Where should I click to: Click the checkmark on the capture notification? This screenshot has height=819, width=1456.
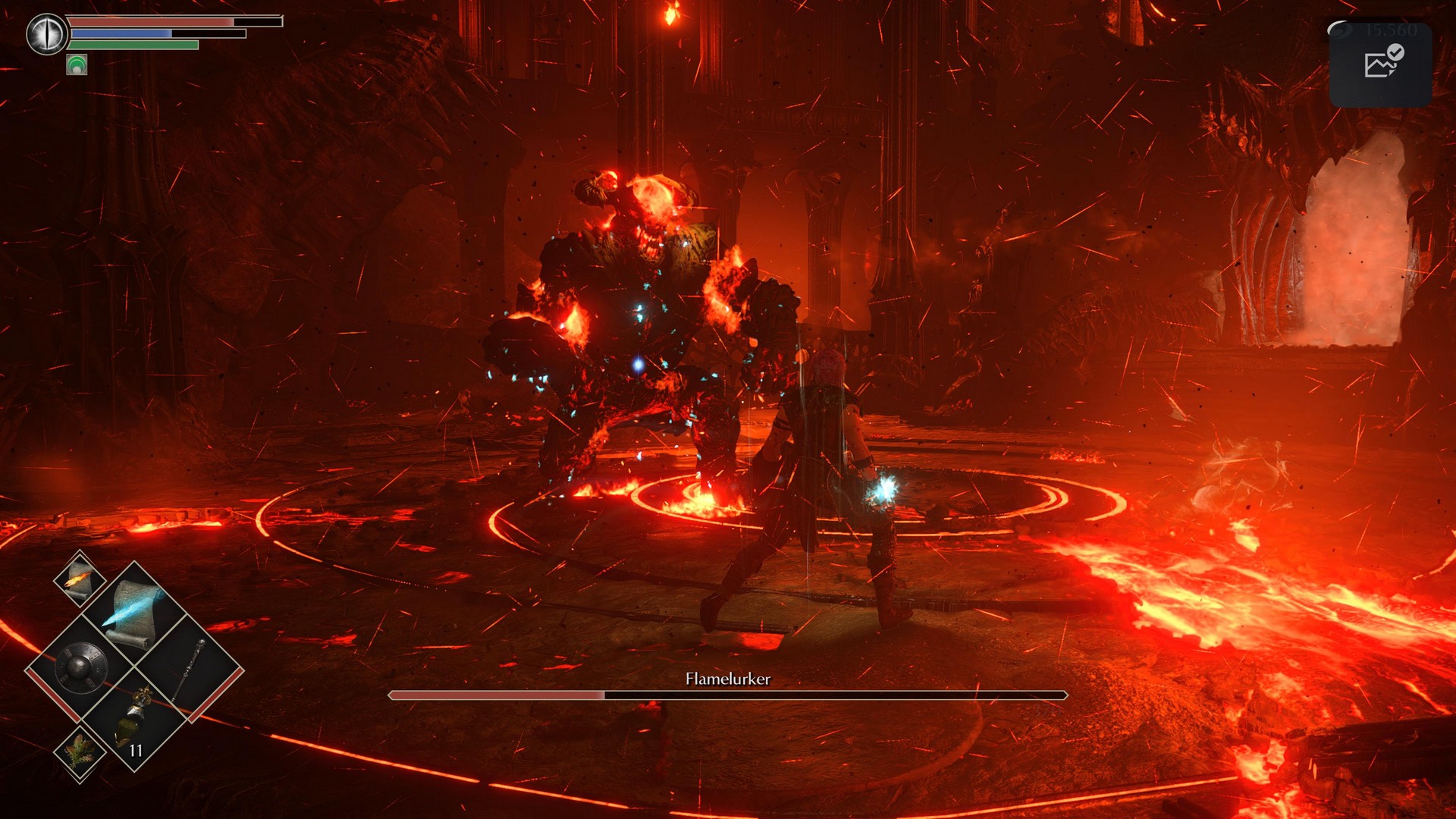pos(1396,51)
